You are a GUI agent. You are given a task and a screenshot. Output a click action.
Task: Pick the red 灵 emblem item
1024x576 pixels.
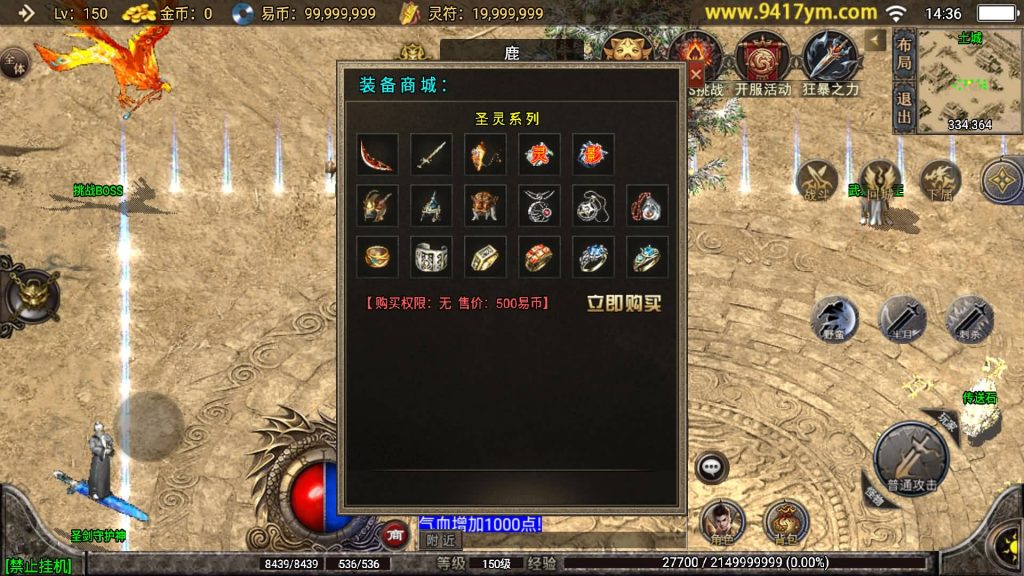(x=539, y=155)
